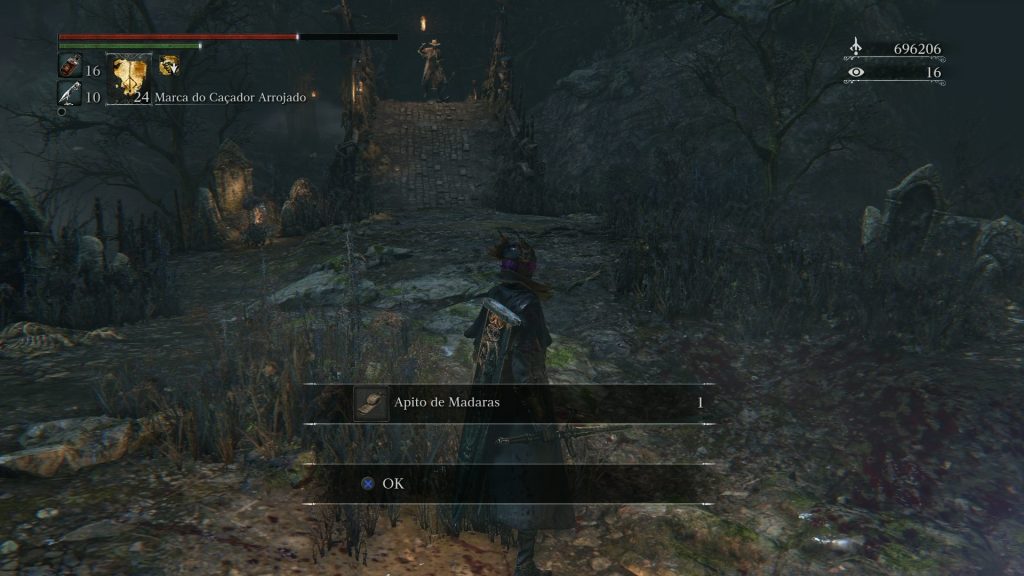Activate the Marca do Caçador Arrojado item slot
This screenshot has width=1024, height=576.
point(129,78)
